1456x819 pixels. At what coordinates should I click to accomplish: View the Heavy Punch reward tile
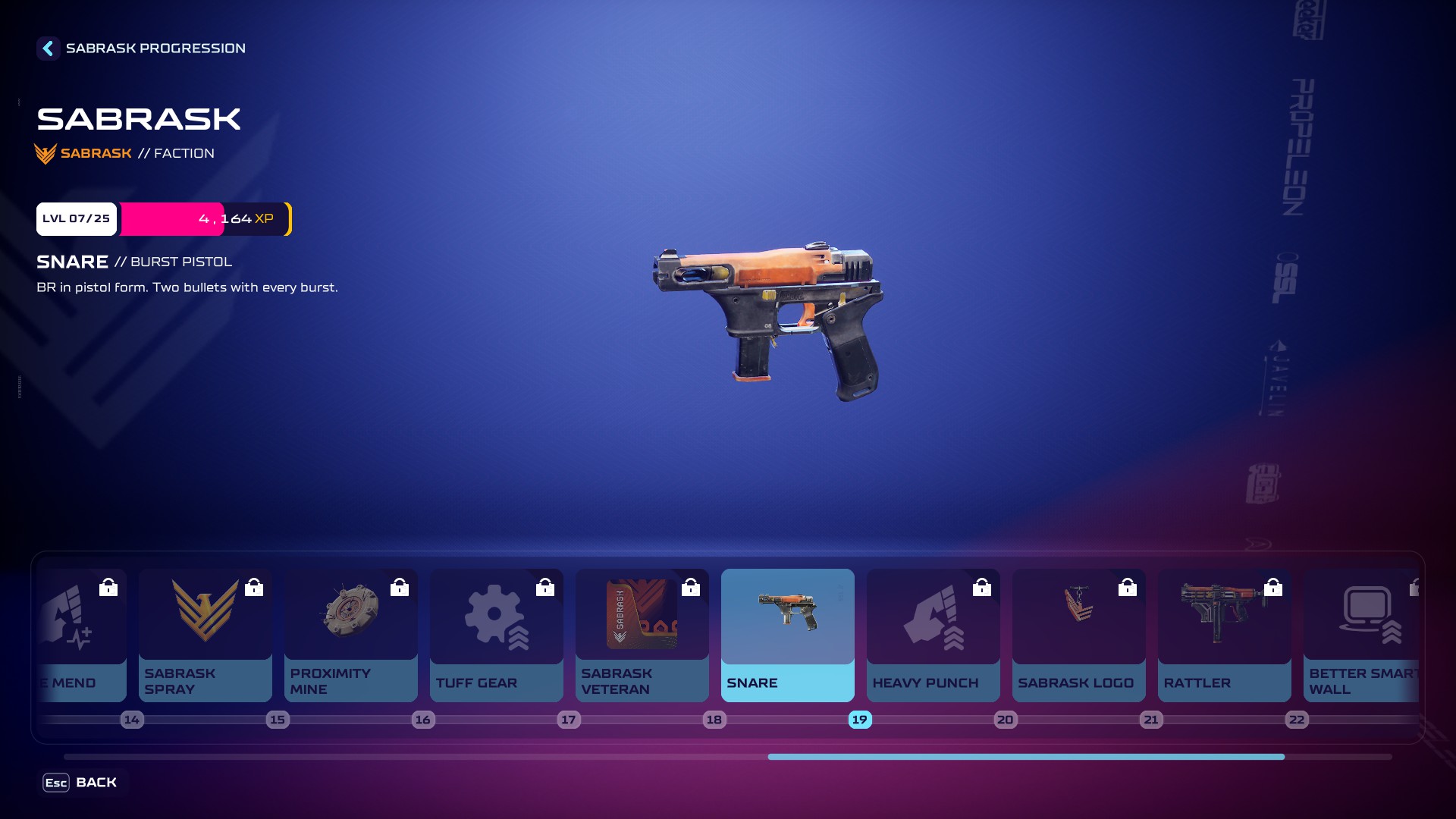(x=933, y=635)
